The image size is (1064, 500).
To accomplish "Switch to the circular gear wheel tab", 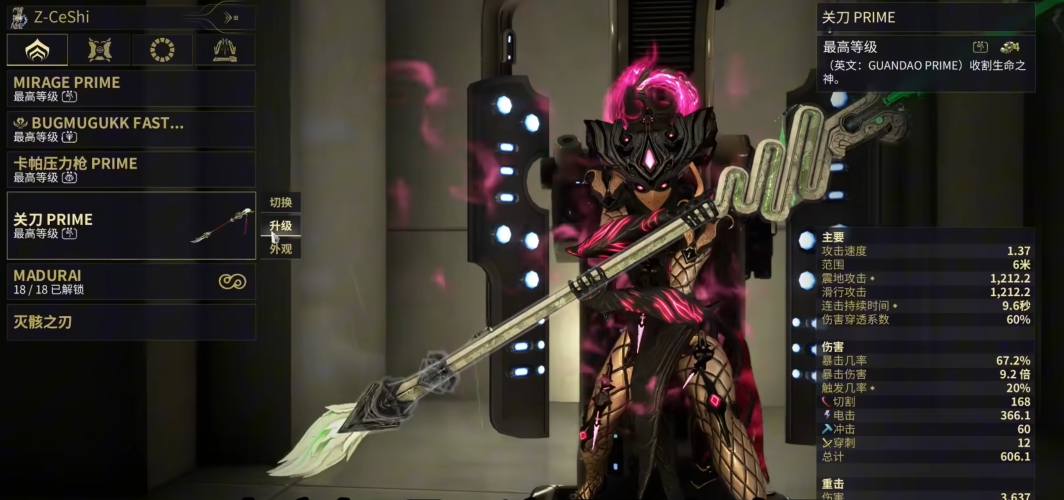I will [x=162, y=50].
